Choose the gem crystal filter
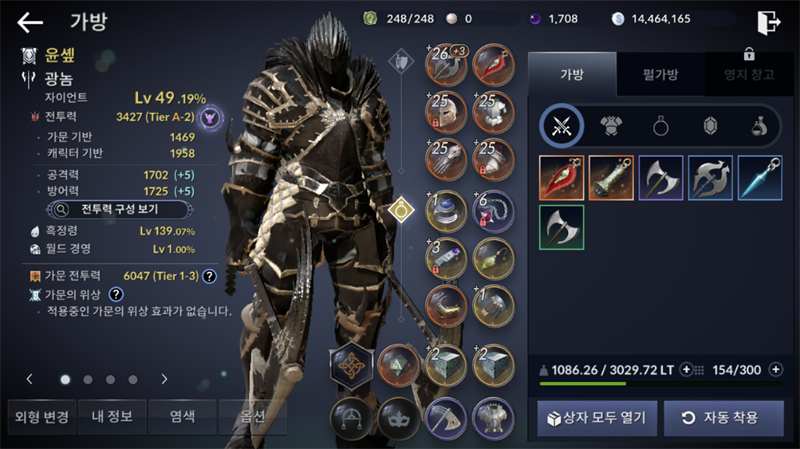This screenshot has width=800, height=449. point(708,125)
